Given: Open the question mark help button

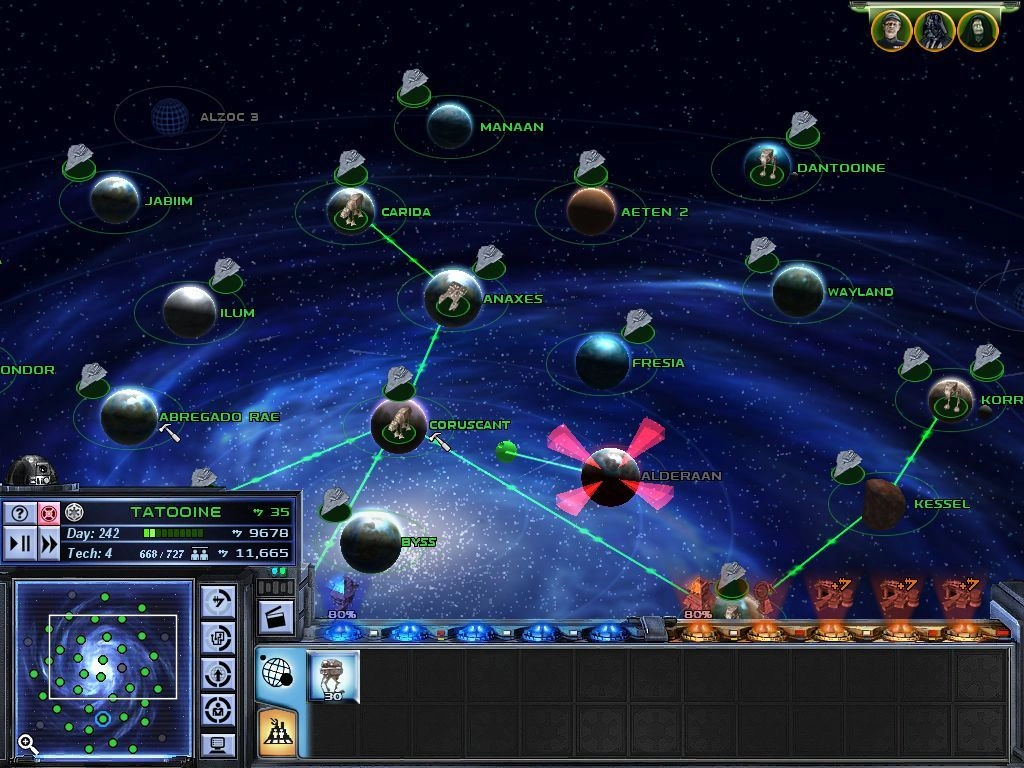Looking at the screenshot, I should coord(19,513).
